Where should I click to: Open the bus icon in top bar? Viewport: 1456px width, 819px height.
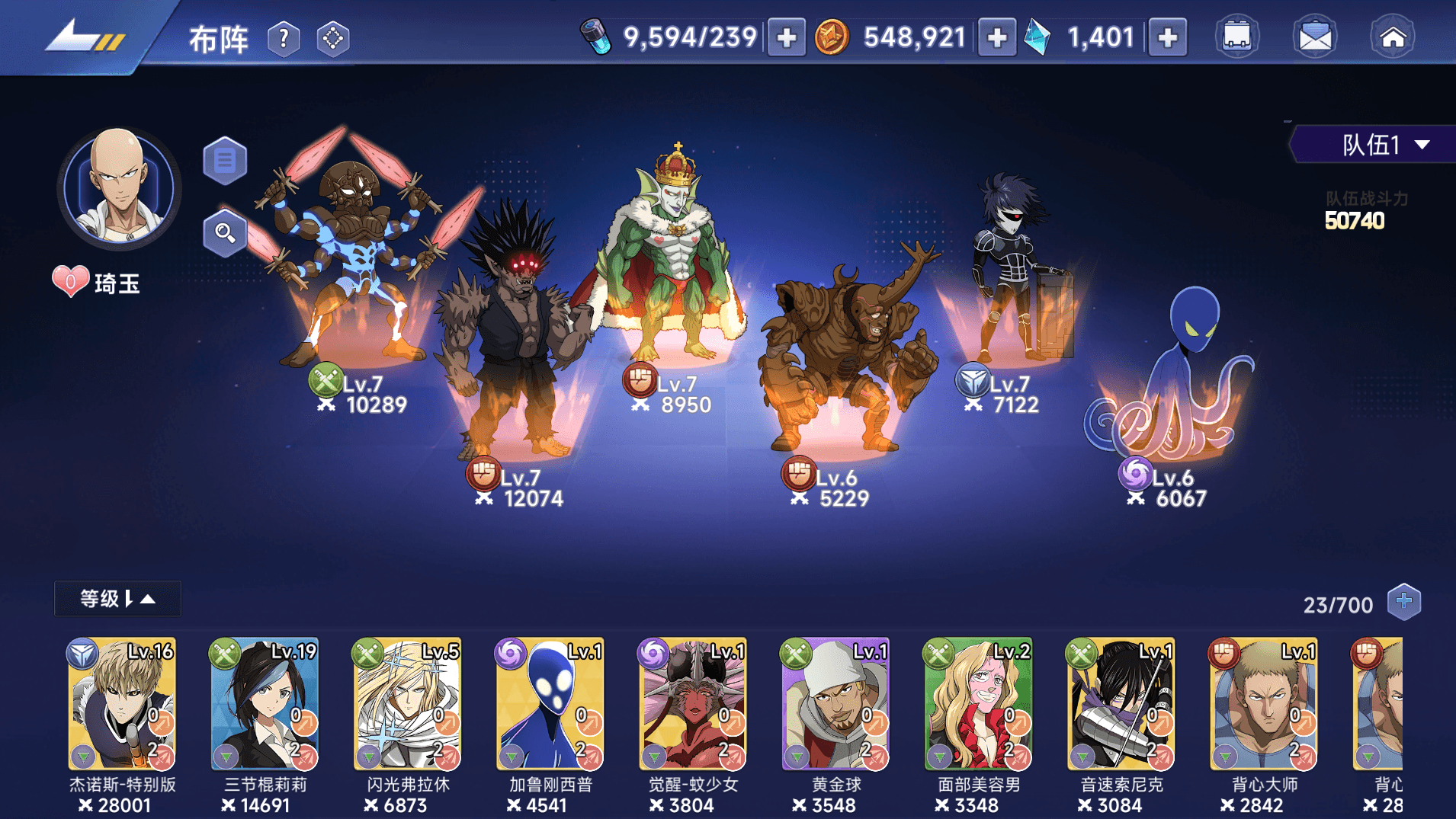pyautogui.click(x=1236, y=37)
